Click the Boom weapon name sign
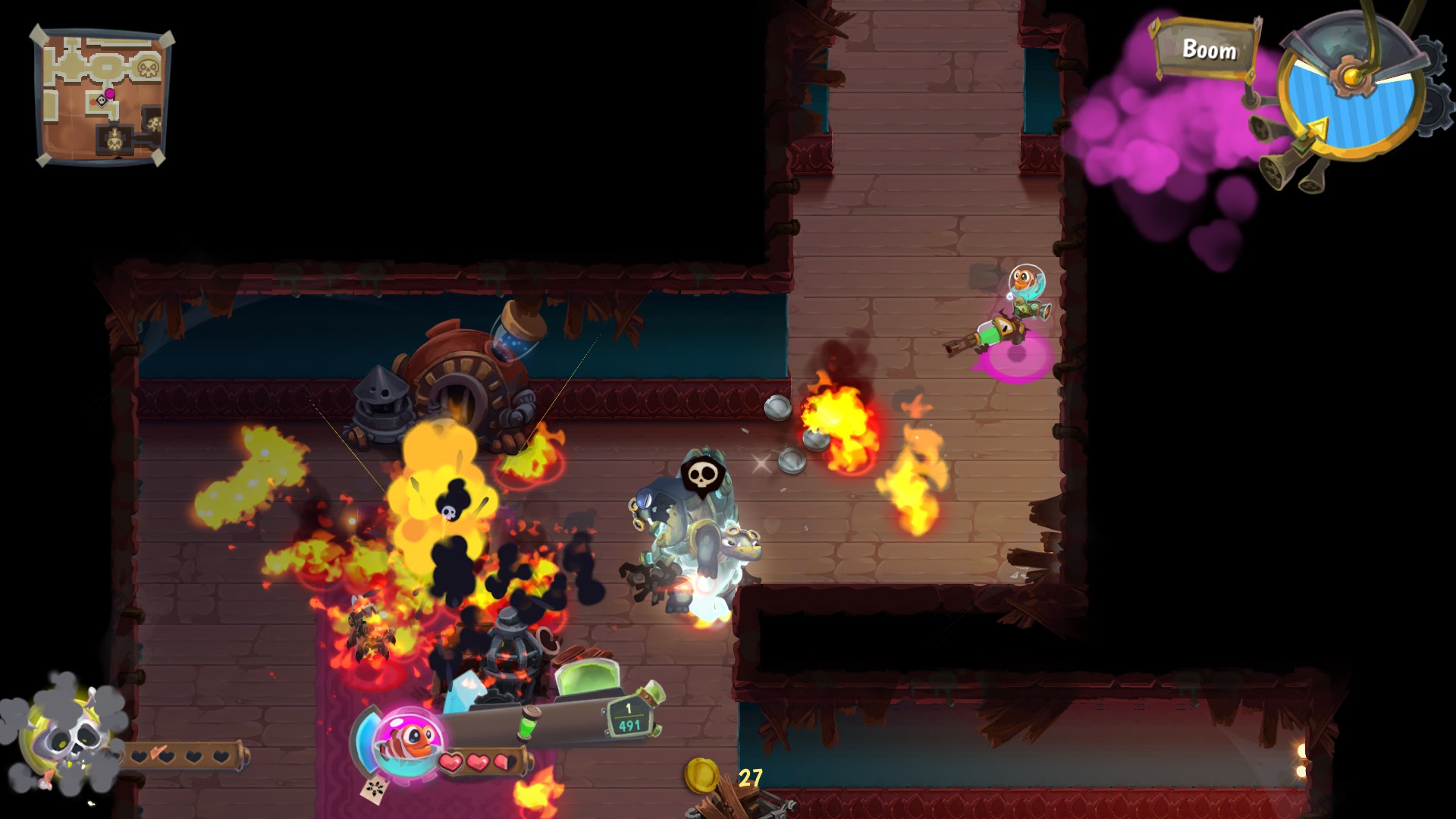 [1207, 50]
